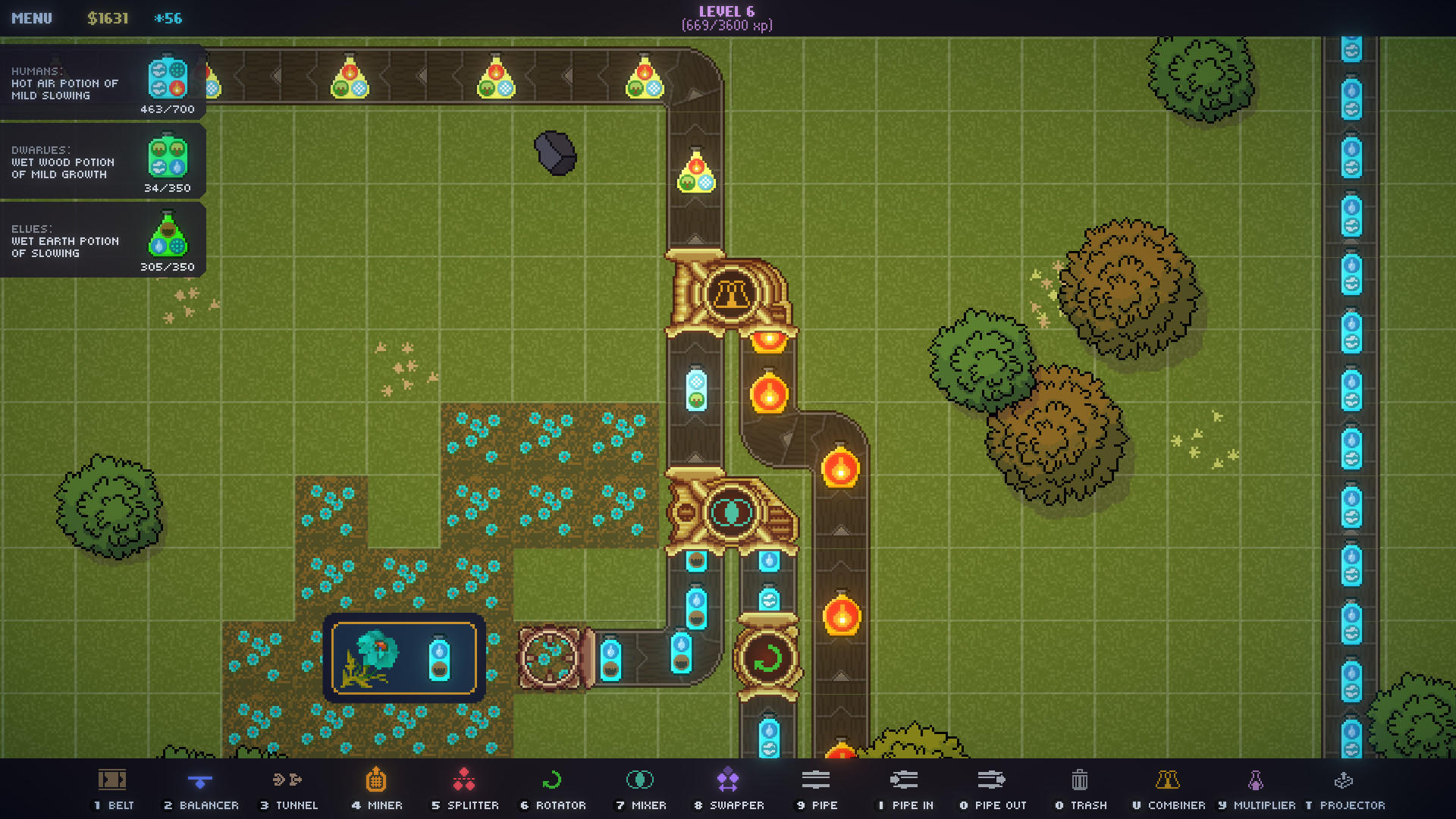
Task: Click the Humans Hot Air Potion quest panel
Action: coord(102,83)
